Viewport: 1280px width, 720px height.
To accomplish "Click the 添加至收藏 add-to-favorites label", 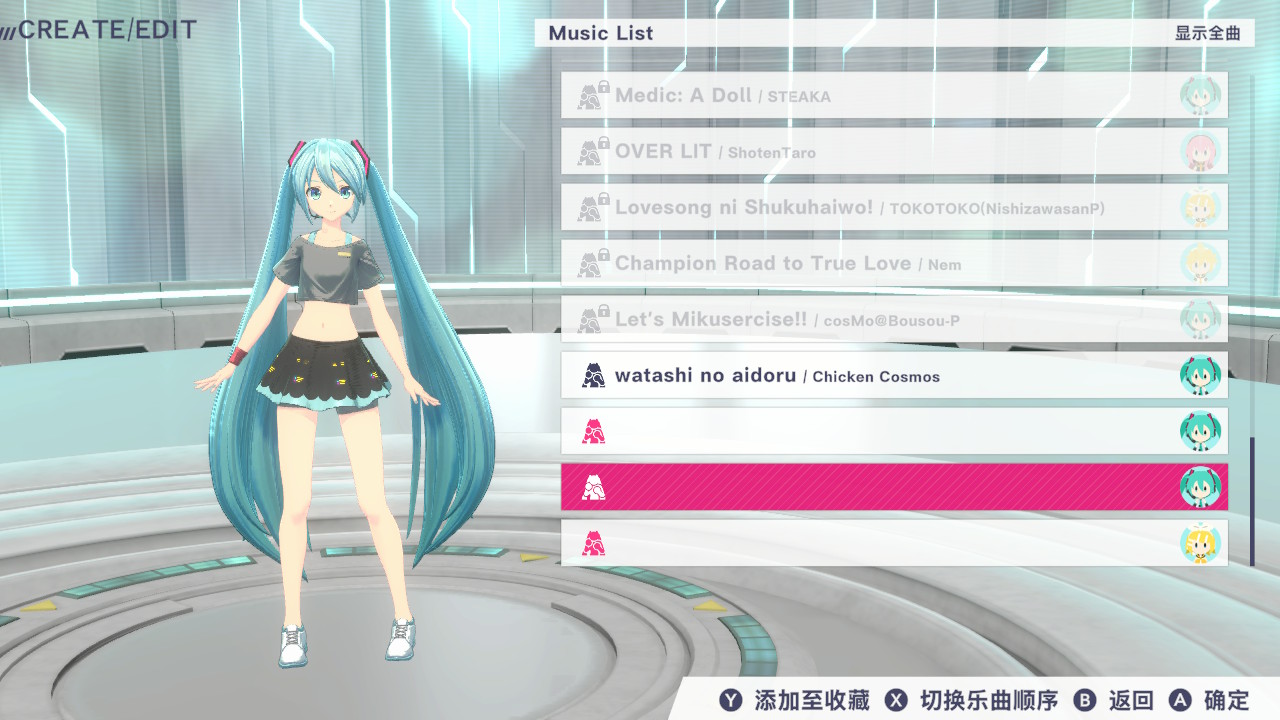I will (x=812, y=701).
